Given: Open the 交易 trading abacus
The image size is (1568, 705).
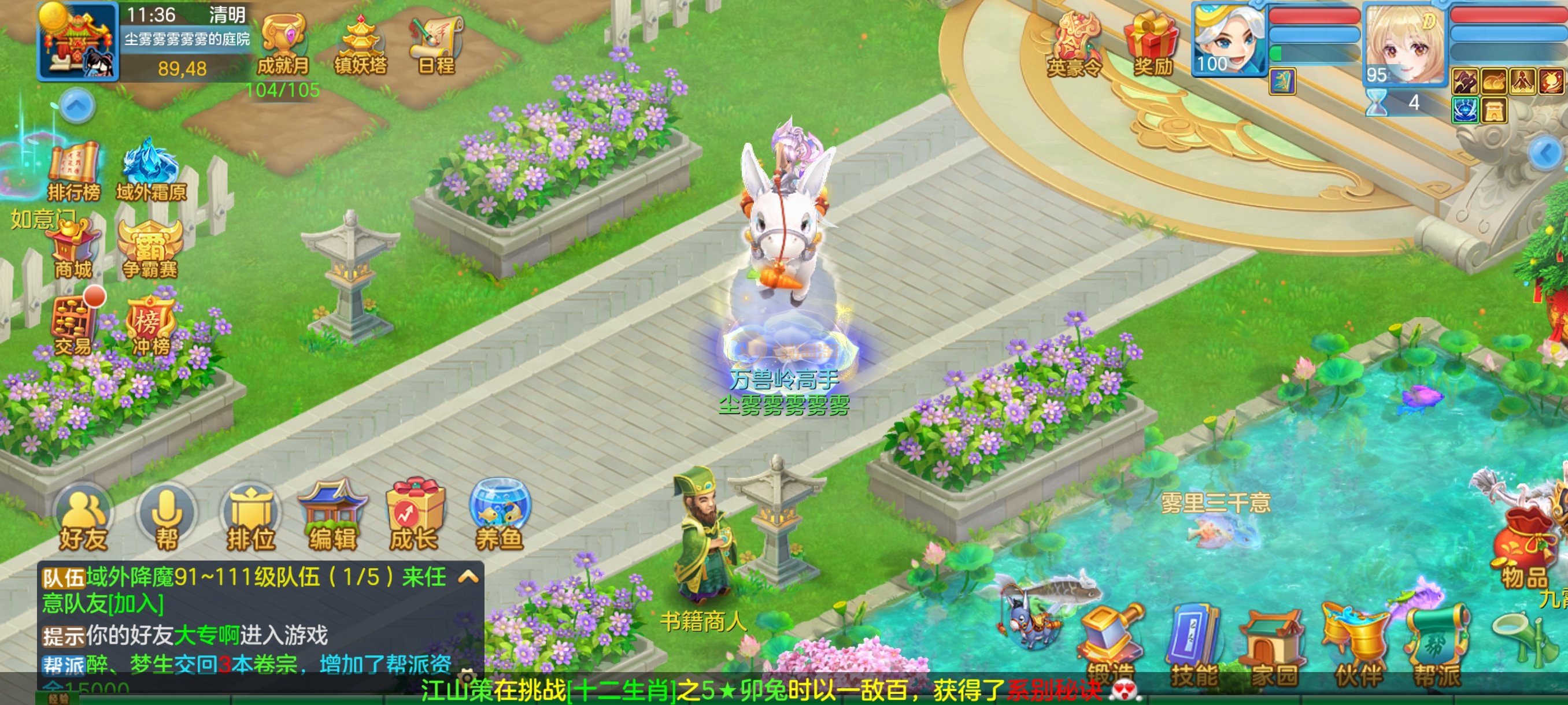Looking at the screenshot, I should [x=72, y=325].
